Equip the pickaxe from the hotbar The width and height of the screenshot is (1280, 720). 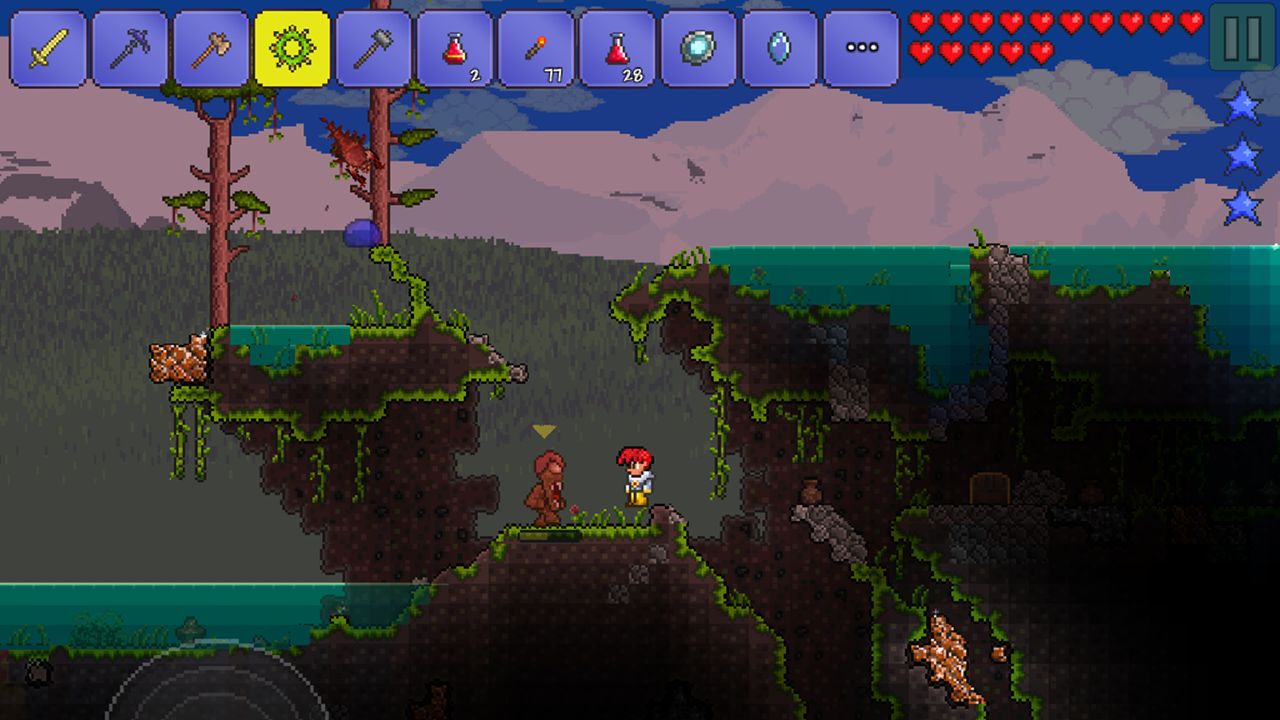(x=129, y=48)
